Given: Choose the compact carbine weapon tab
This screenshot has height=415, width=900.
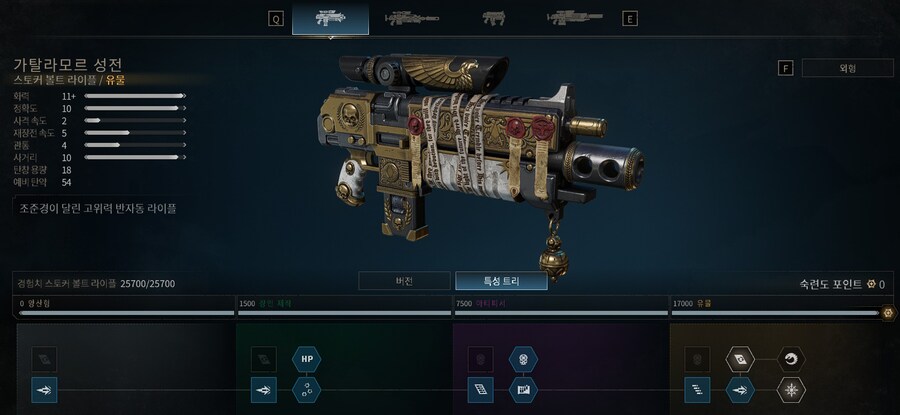Looking at the screenshot, I should [493, 18].
